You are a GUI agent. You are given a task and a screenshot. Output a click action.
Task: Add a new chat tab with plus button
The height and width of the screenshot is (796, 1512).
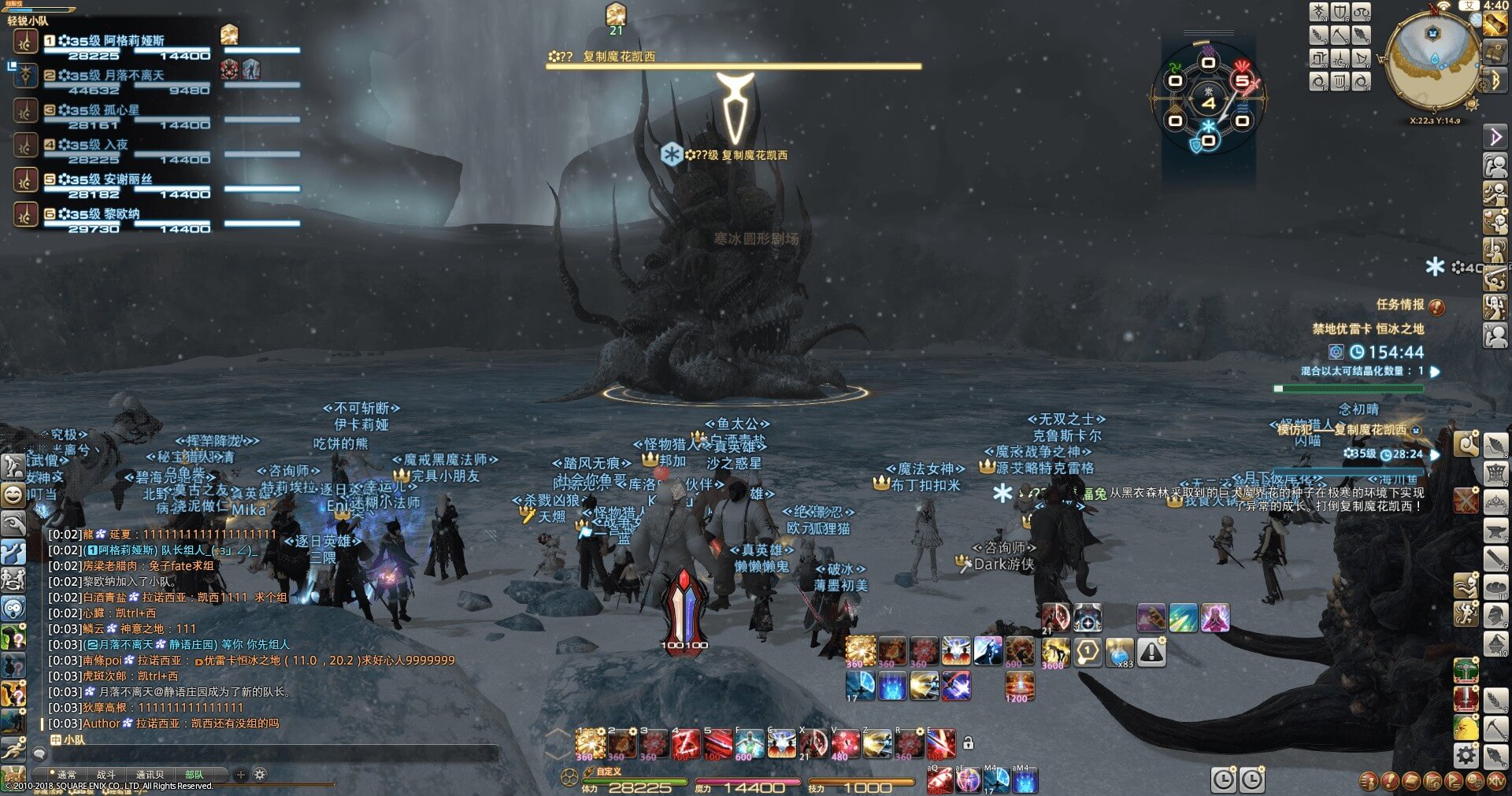click(241, 775)
